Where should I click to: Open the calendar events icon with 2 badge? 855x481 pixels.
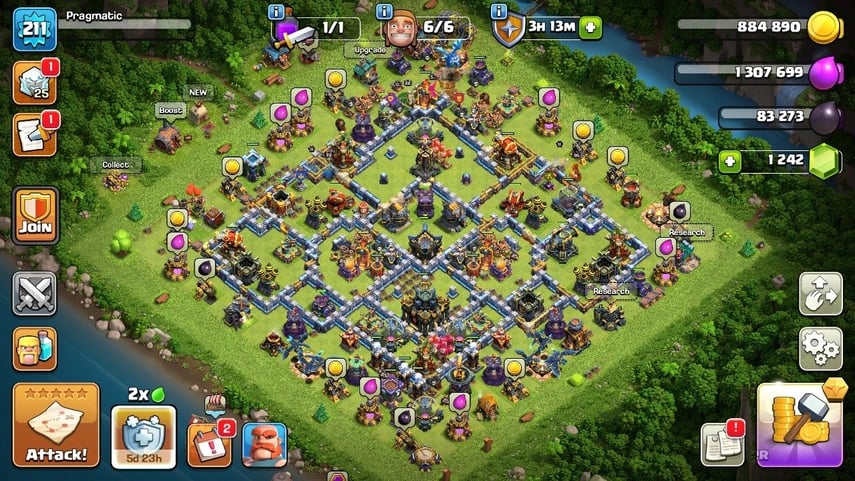coord(207,442)
